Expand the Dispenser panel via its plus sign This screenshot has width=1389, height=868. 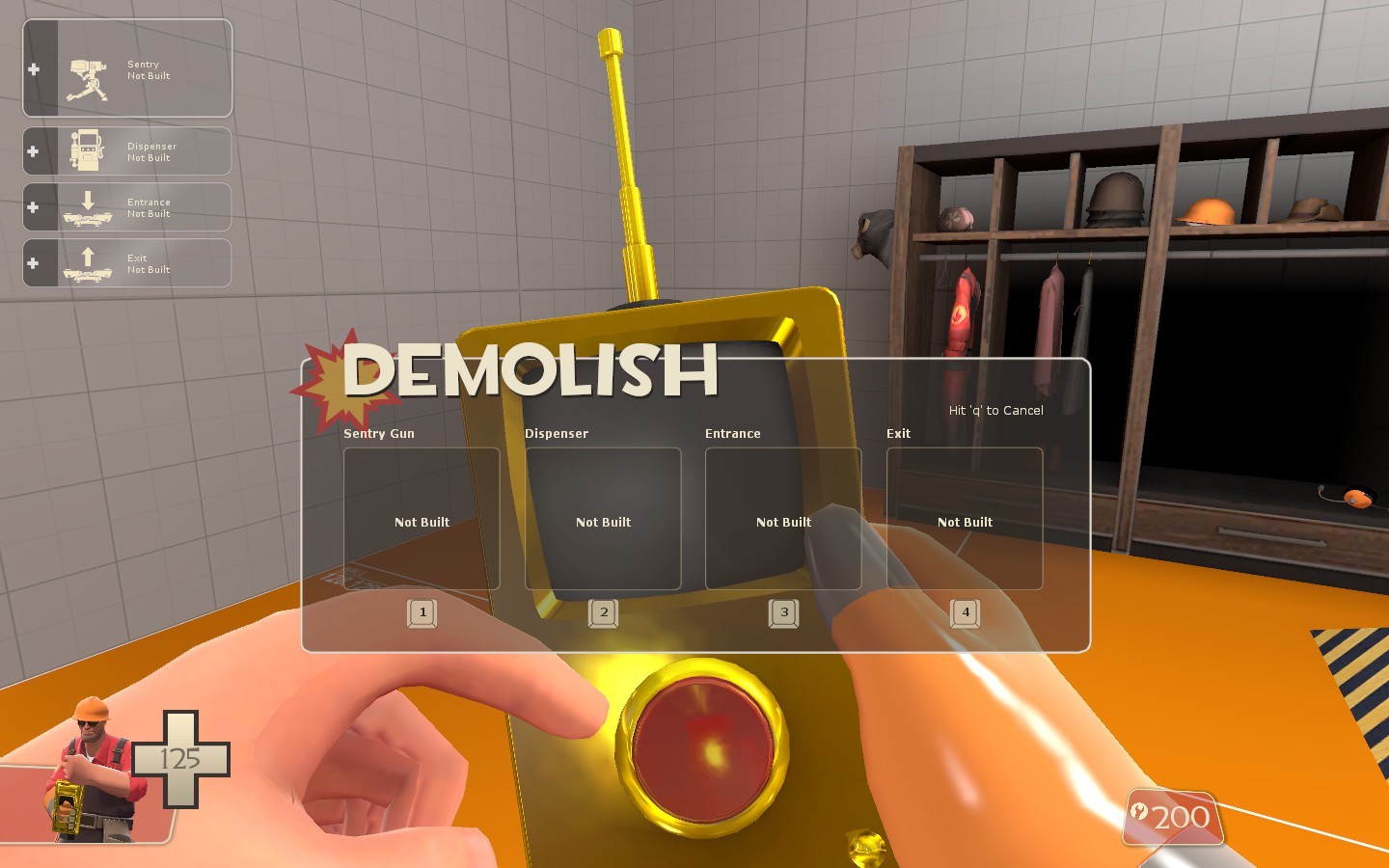[35, 151]
